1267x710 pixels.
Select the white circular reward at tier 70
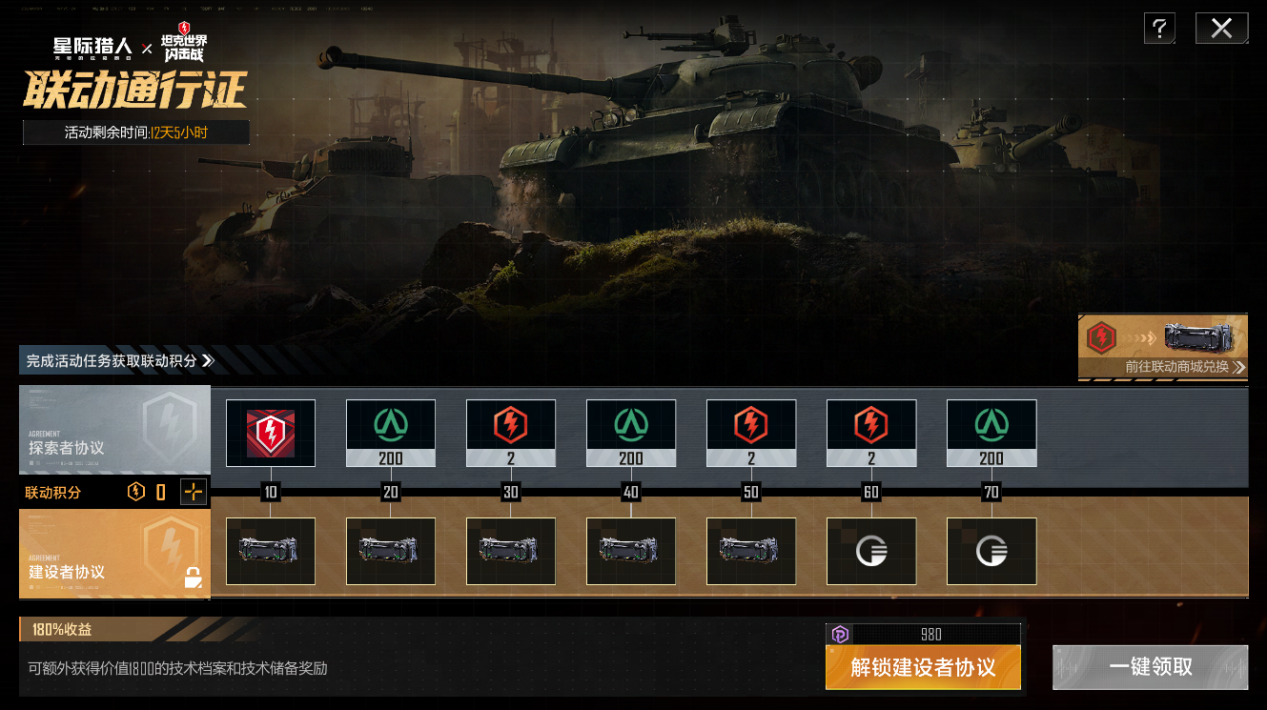[x=991, y=551]
